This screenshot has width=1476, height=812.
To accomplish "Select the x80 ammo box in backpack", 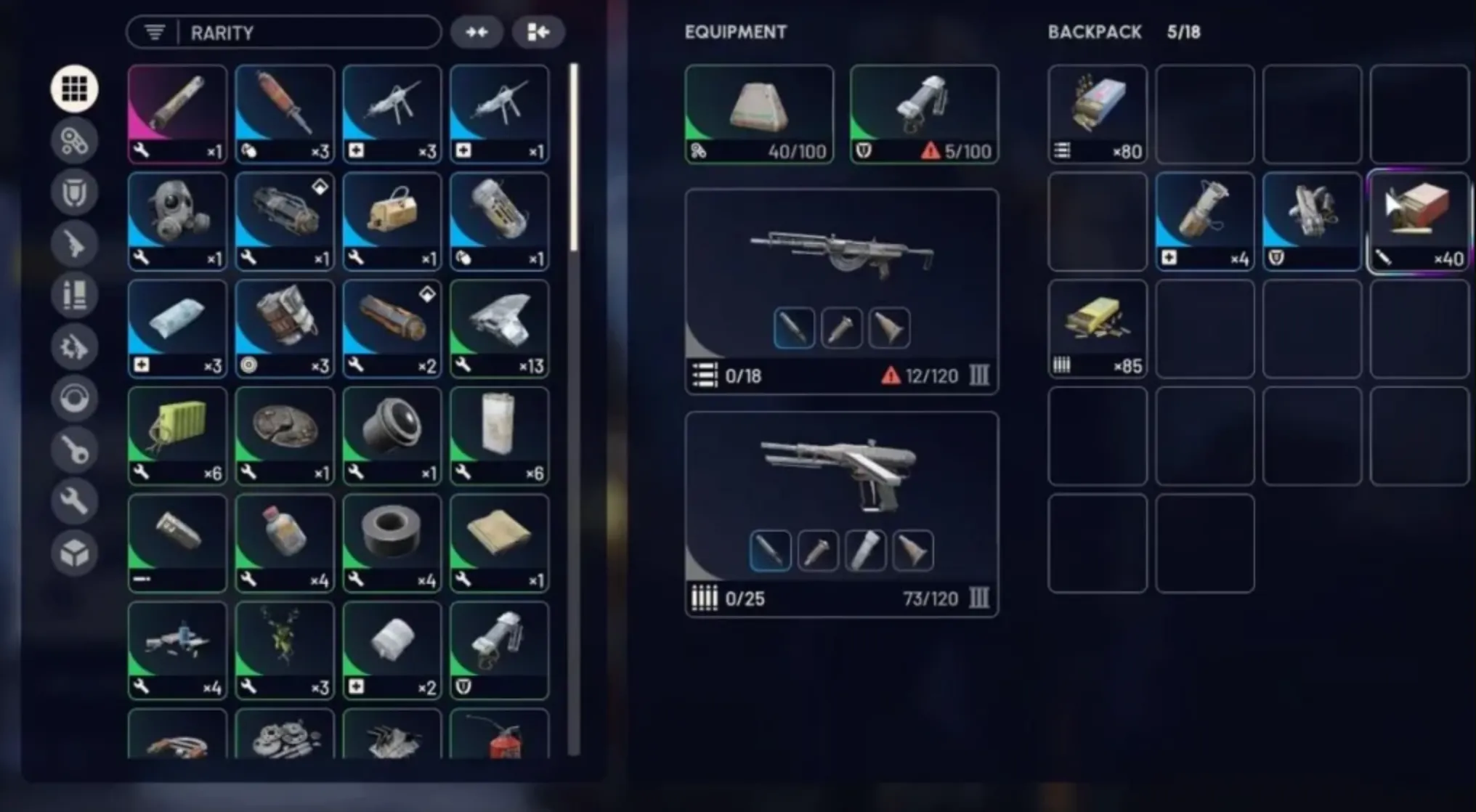I will [x=1097, y=113].
